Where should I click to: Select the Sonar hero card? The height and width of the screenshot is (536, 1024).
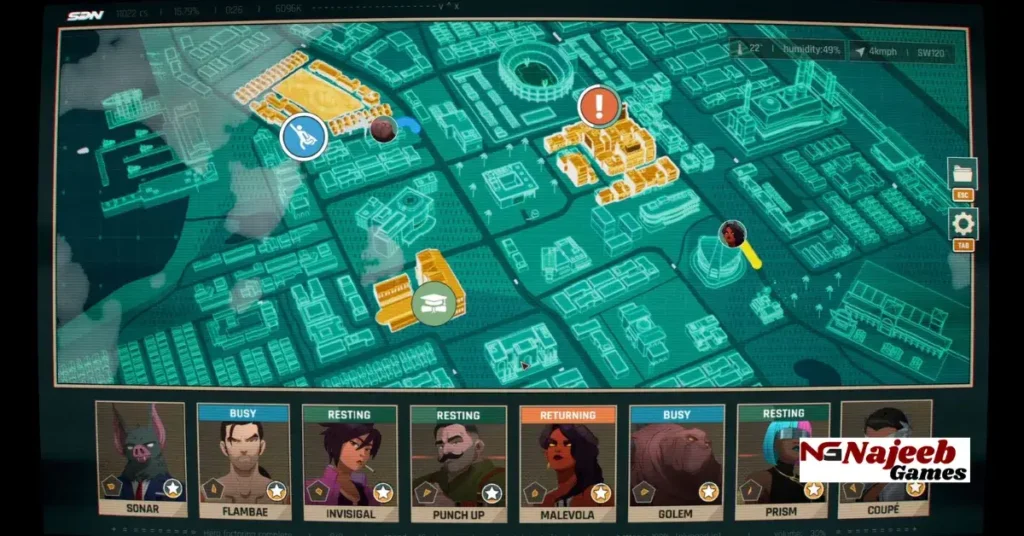click(141, 458)
